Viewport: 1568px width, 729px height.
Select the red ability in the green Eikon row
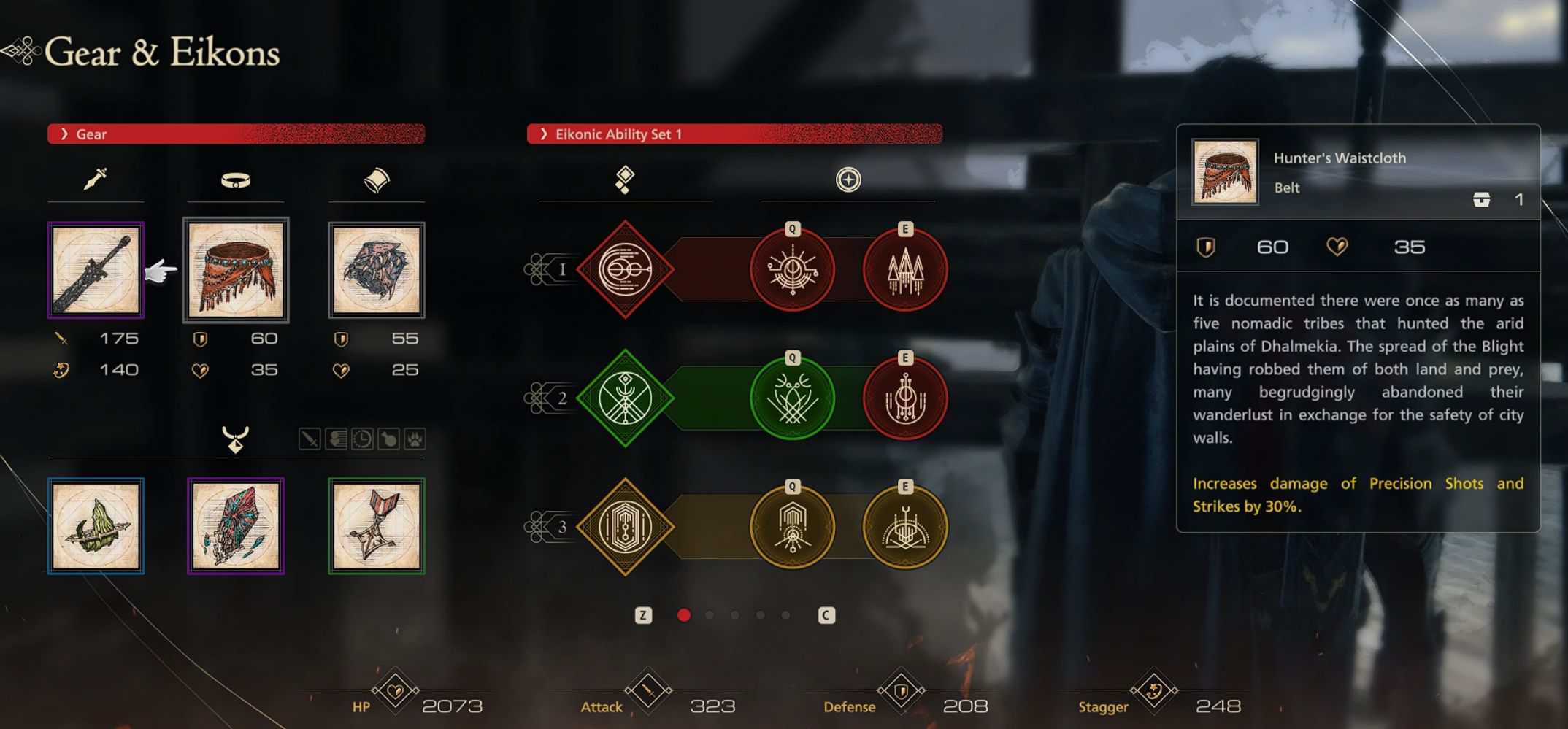pyautogui.click(x=905, y=398)
